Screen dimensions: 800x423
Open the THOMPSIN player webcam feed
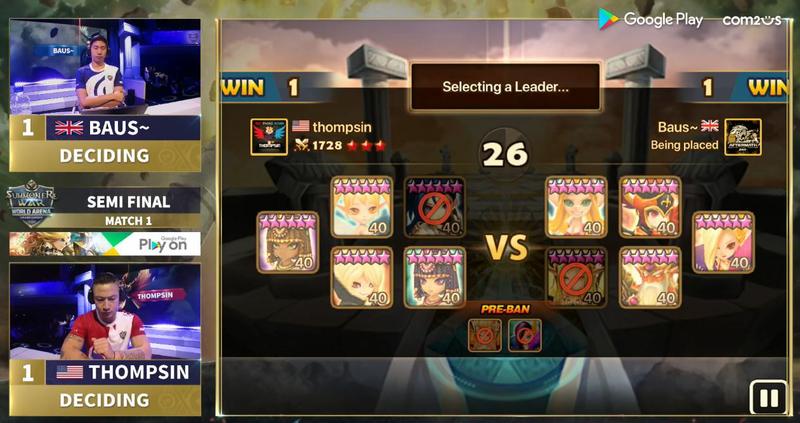point(105,311)
